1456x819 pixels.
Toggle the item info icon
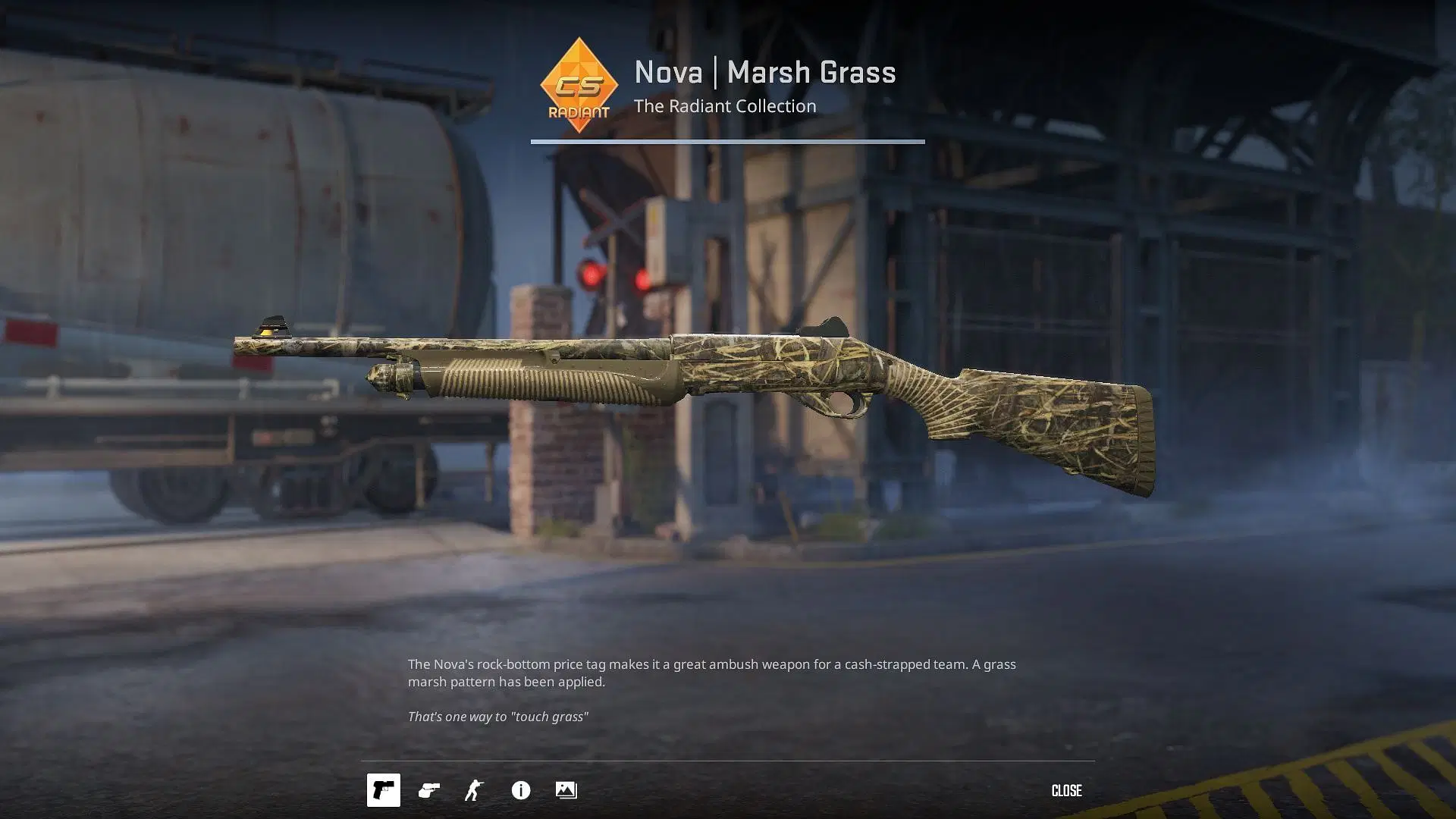click(521, 790)
